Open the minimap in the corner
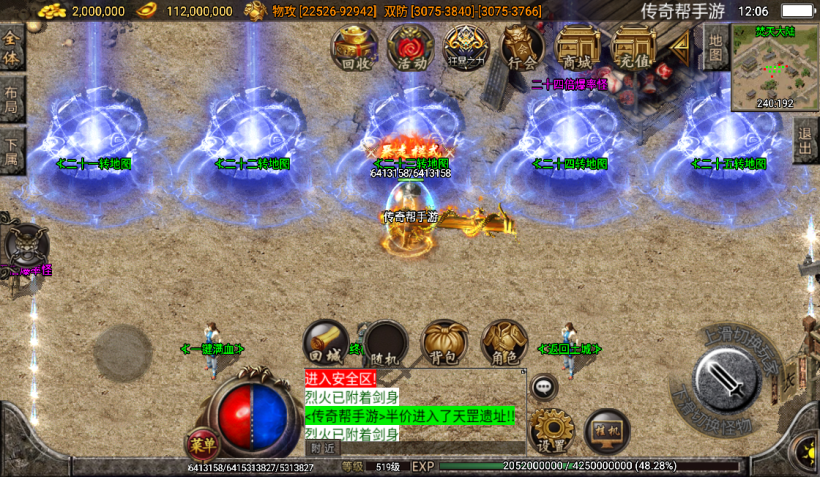 pos(775,66)
